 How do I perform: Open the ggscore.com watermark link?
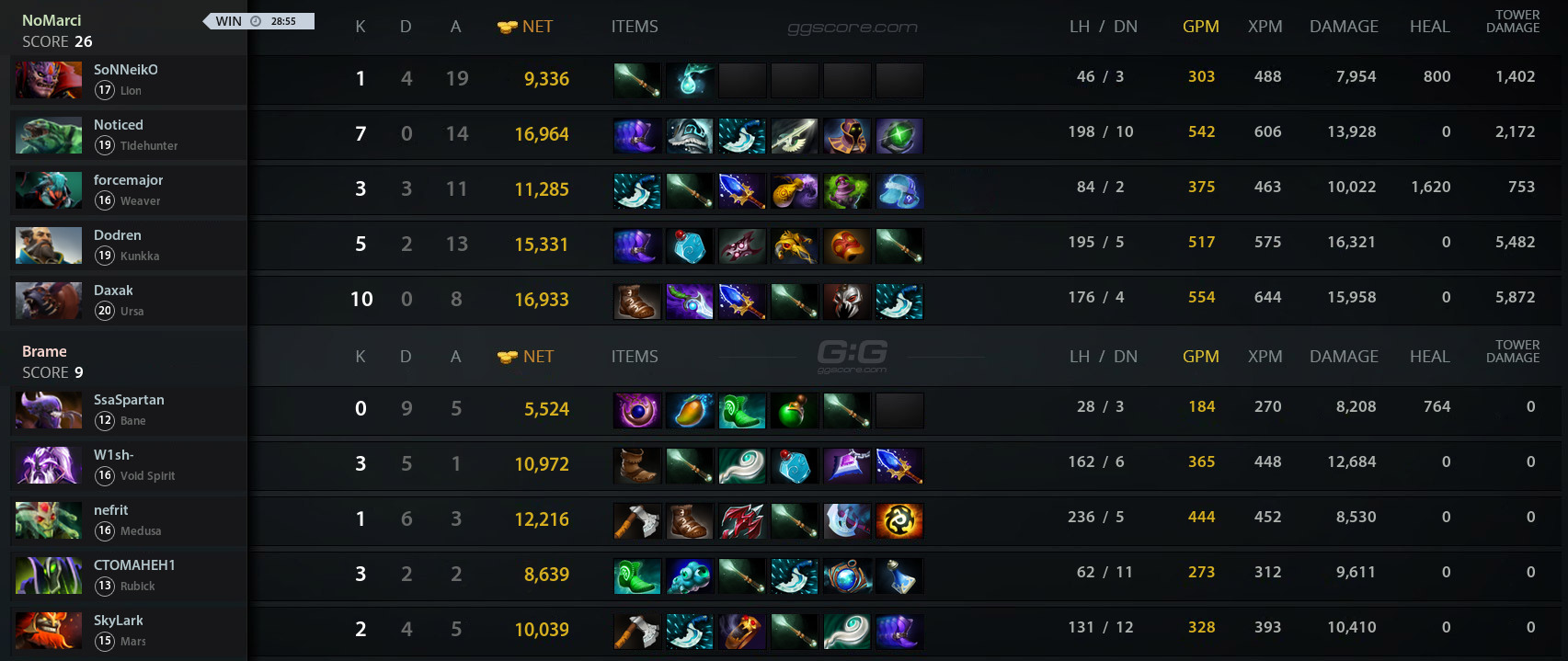tap(853, 28)
